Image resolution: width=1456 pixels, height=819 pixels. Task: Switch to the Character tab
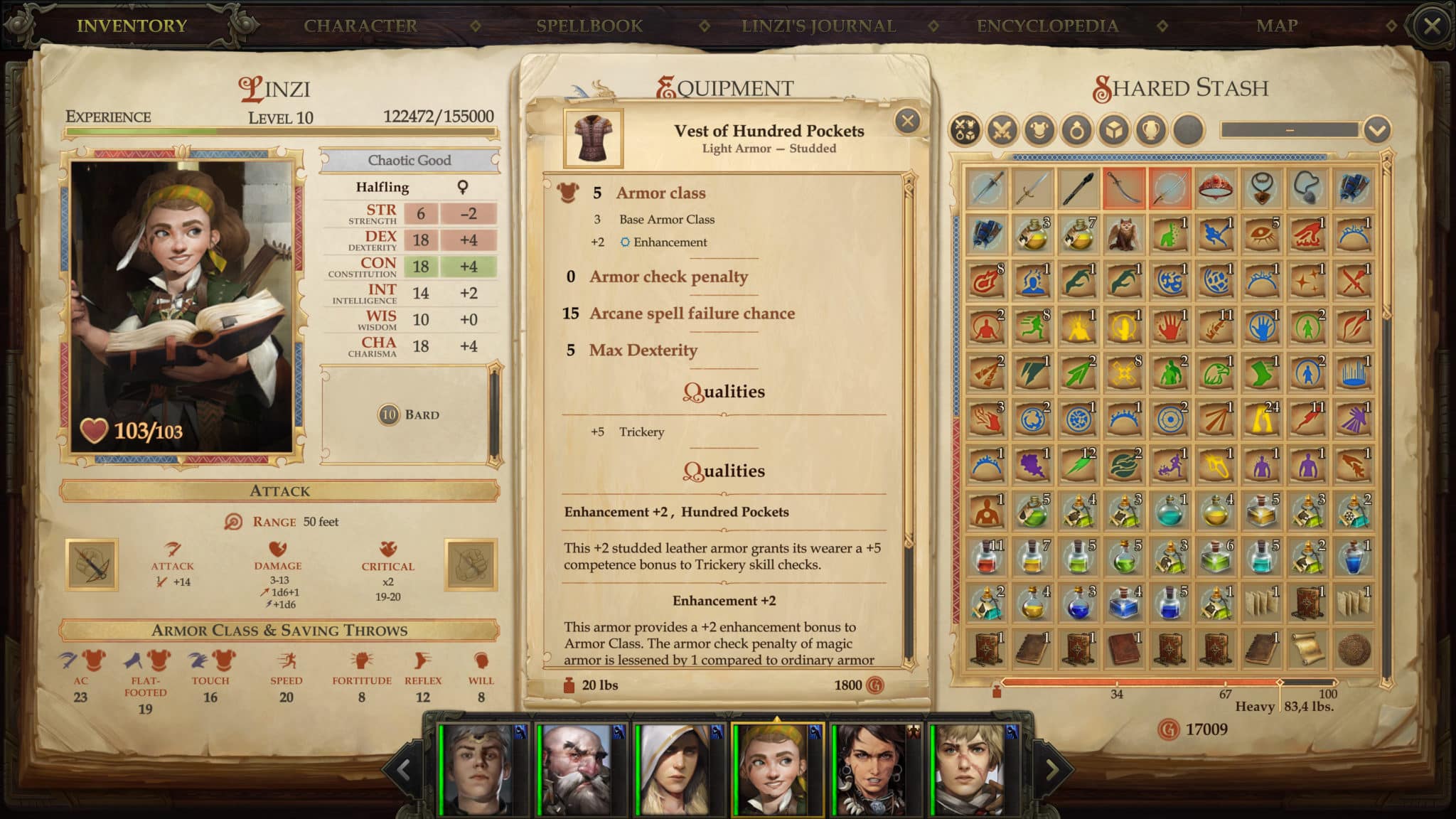click(359, 26)
